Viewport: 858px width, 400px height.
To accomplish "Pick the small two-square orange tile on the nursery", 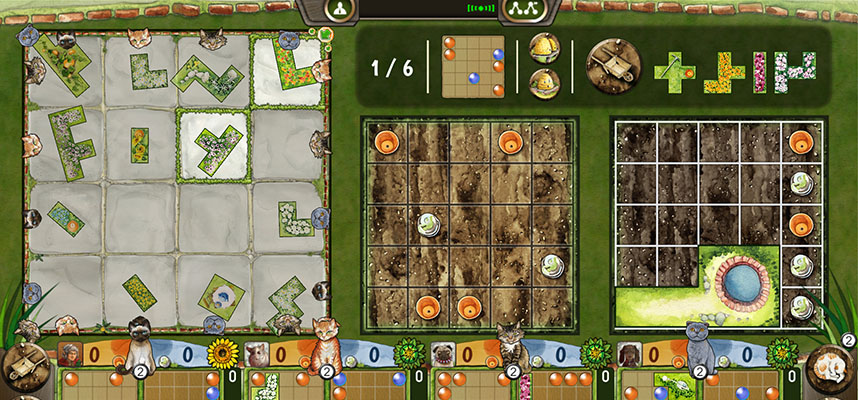I will 140,144.
